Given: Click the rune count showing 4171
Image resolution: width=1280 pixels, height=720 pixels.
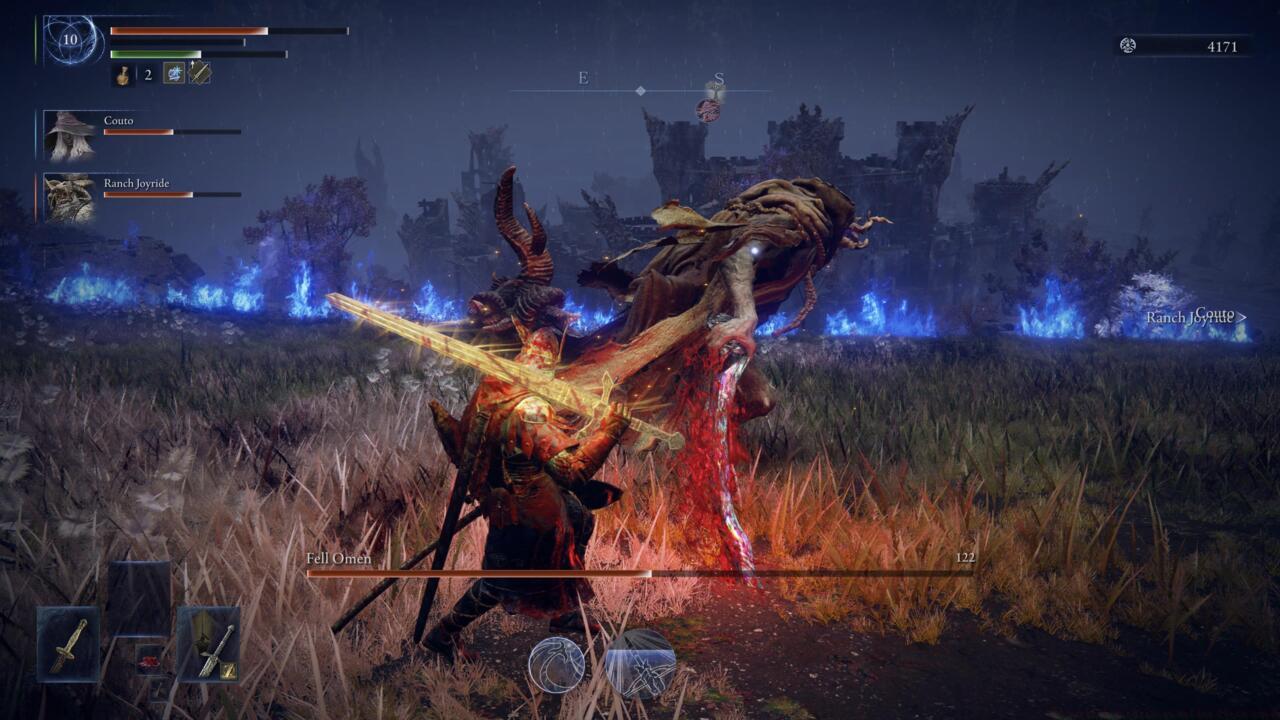Looking at the screenshot, I should tap(1221, 46).
